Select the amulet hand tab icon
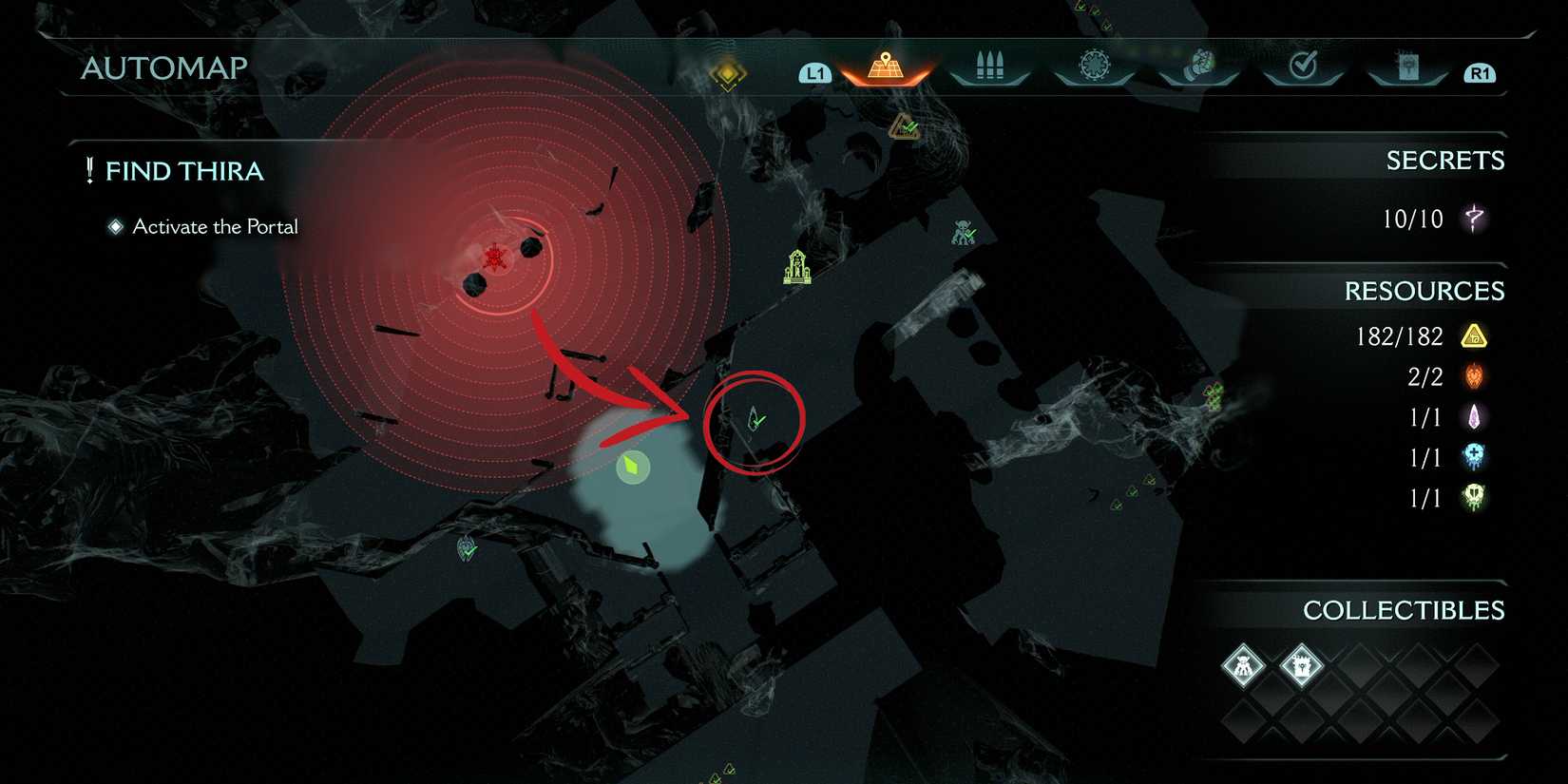Screen dimensions: 1568x784 1199,67
